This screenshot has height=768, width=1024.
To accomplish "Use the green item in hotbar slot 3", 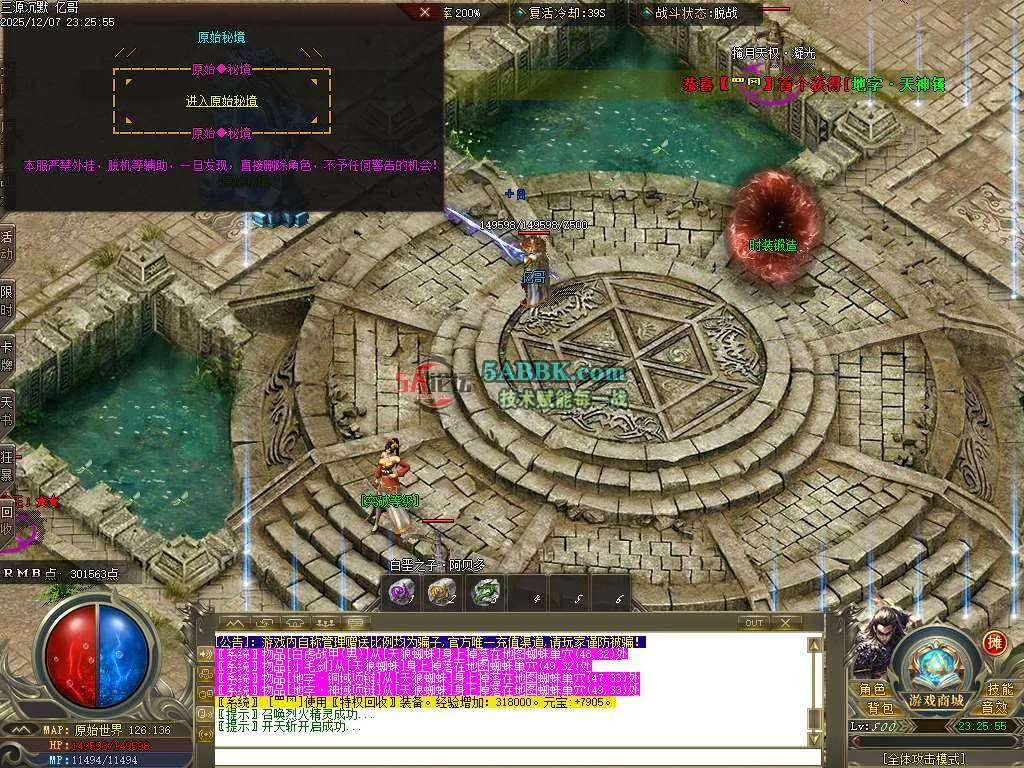I will coord(484,593).
